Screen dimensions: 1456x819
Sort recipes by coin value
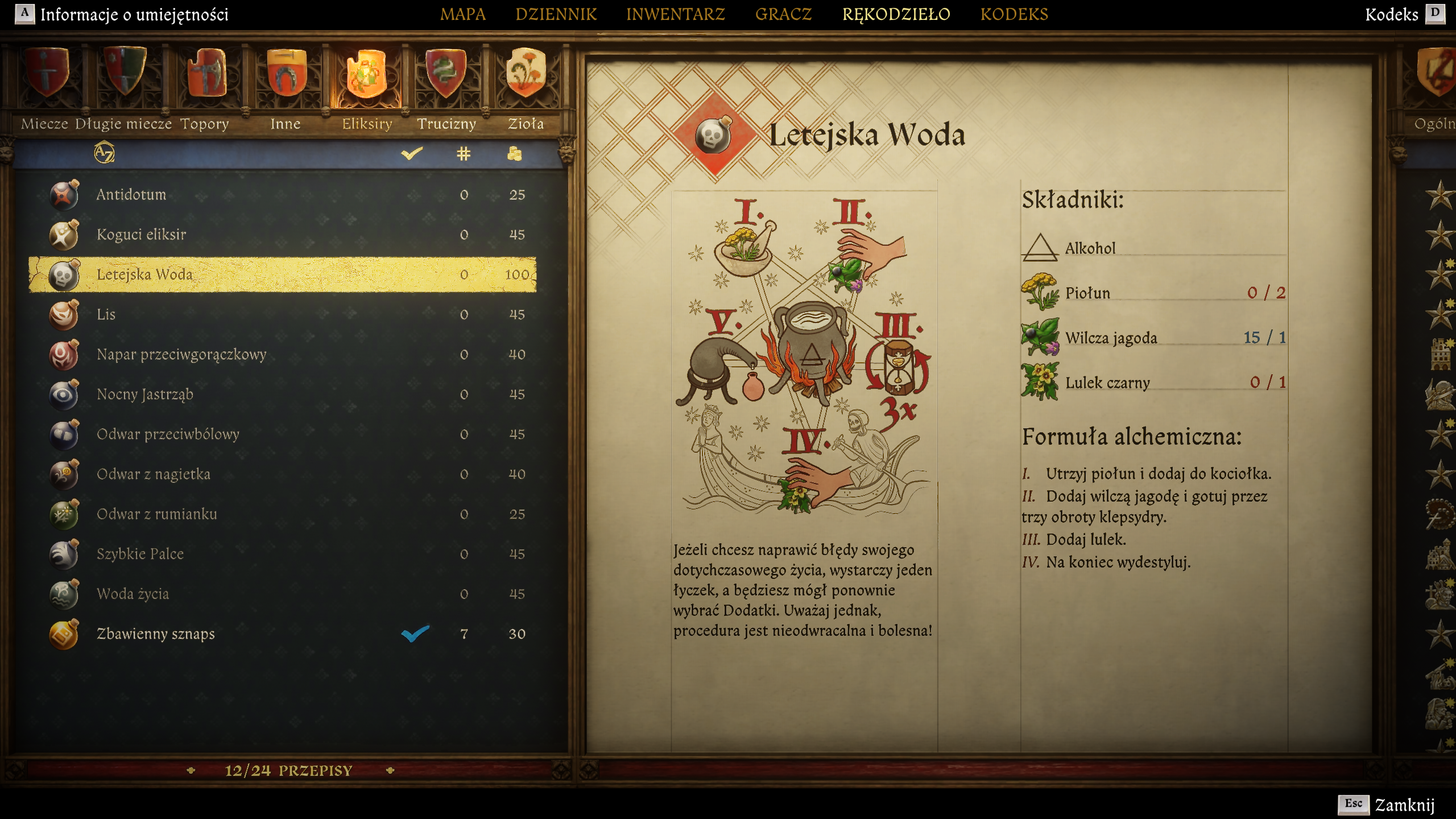[x=514, y=154]
